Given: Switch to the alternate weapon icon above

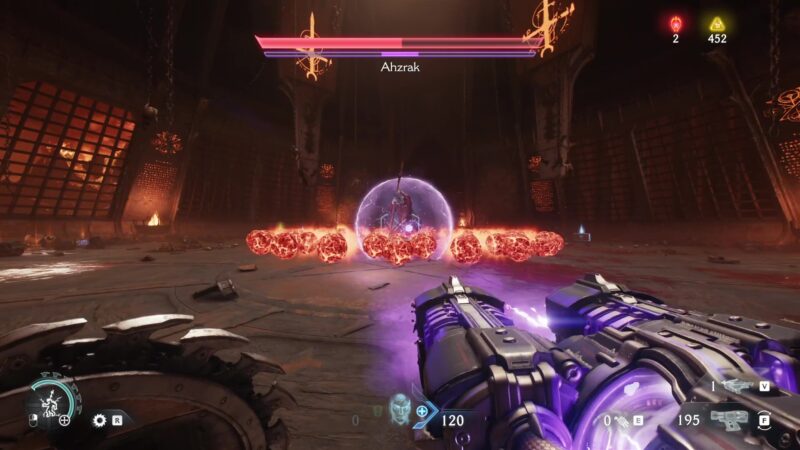Looking at the screenshot, I should coord(735,385).
